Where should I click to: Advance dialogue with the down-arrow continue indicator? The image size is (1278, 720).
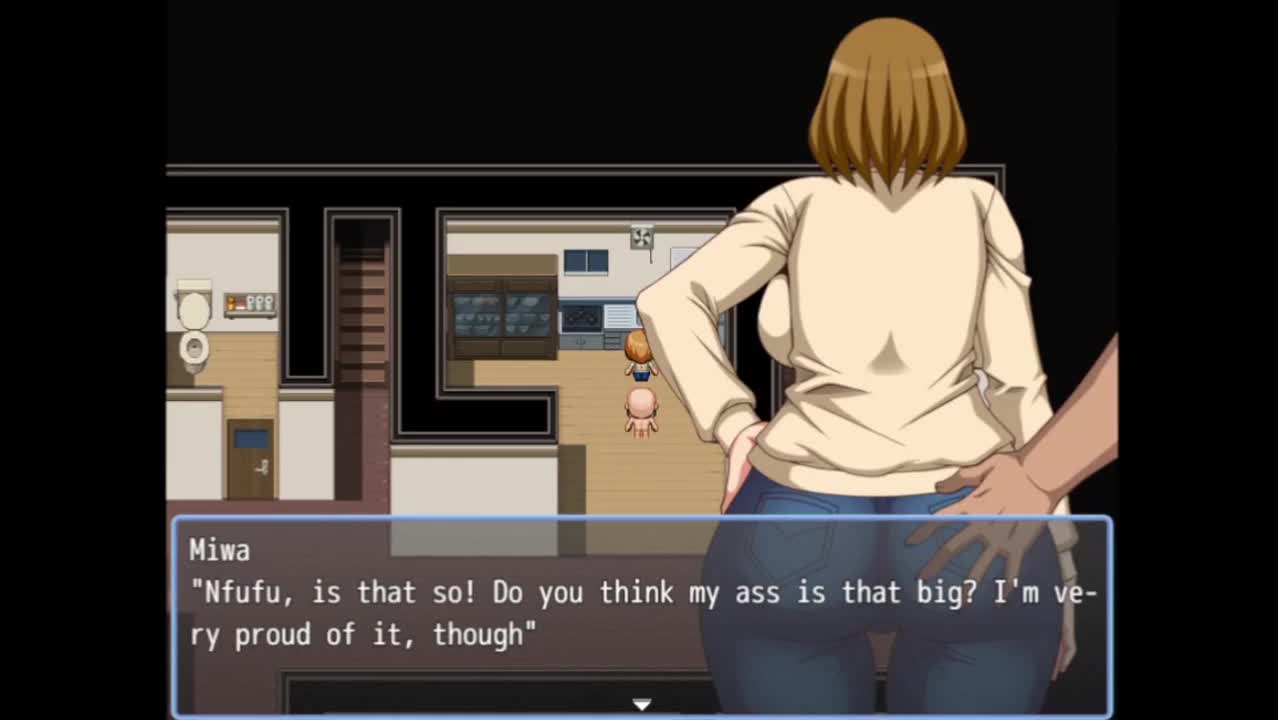(641, 704)
